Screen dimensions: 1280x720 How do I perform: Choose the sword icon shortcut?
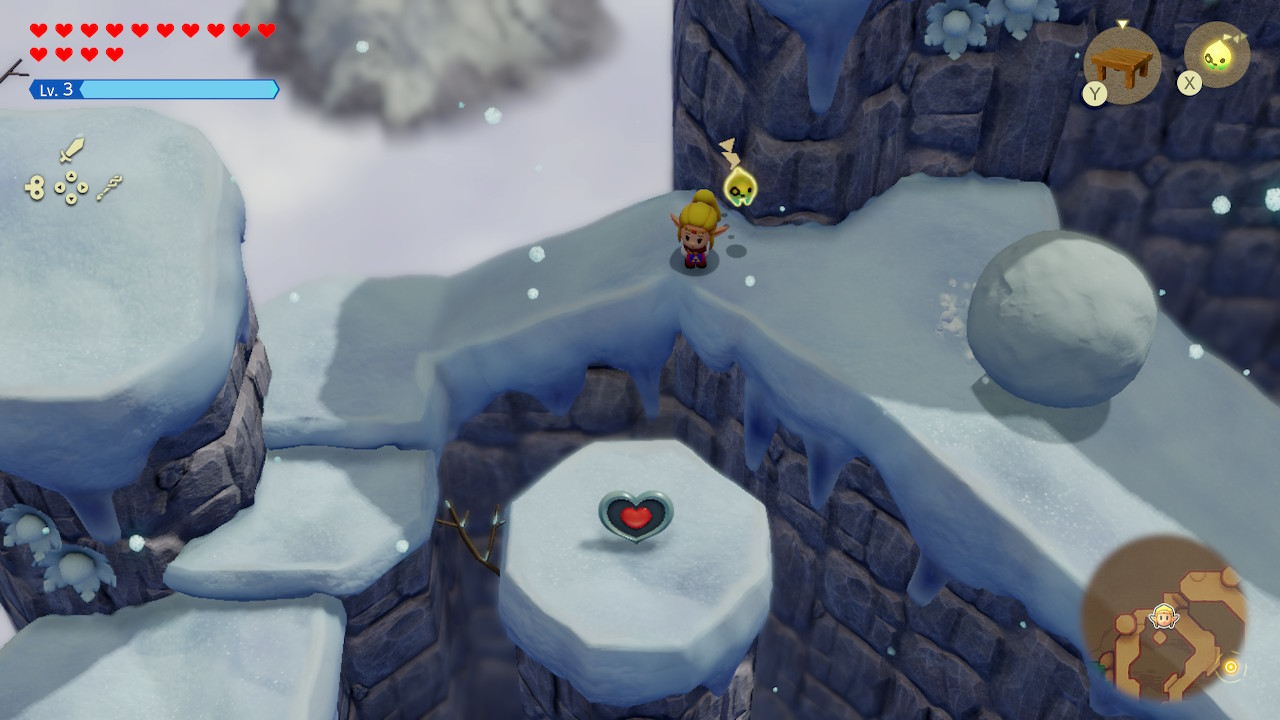71,151
